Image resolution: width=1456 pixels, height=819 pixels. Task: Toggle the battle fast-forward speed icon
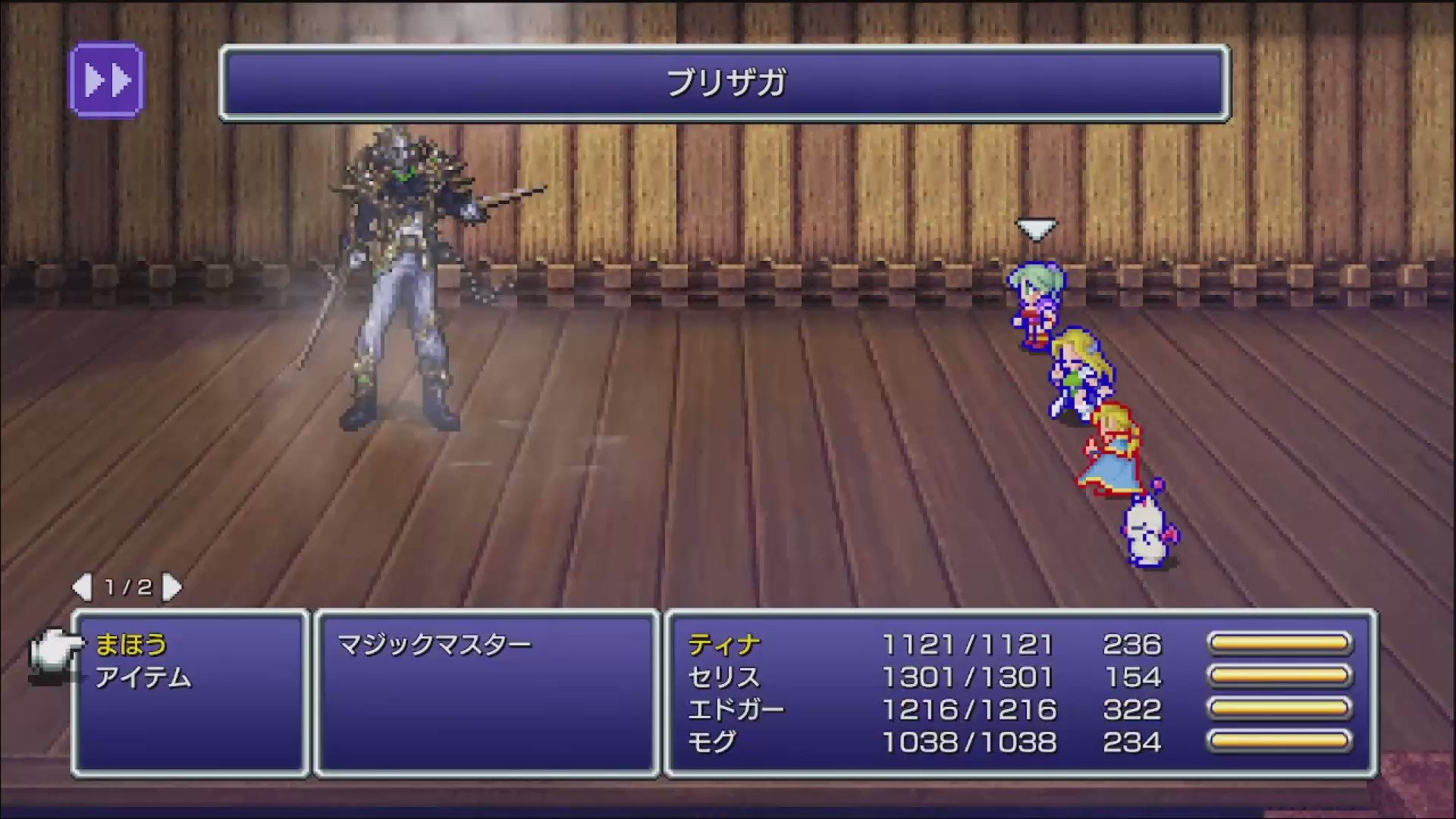107,80
